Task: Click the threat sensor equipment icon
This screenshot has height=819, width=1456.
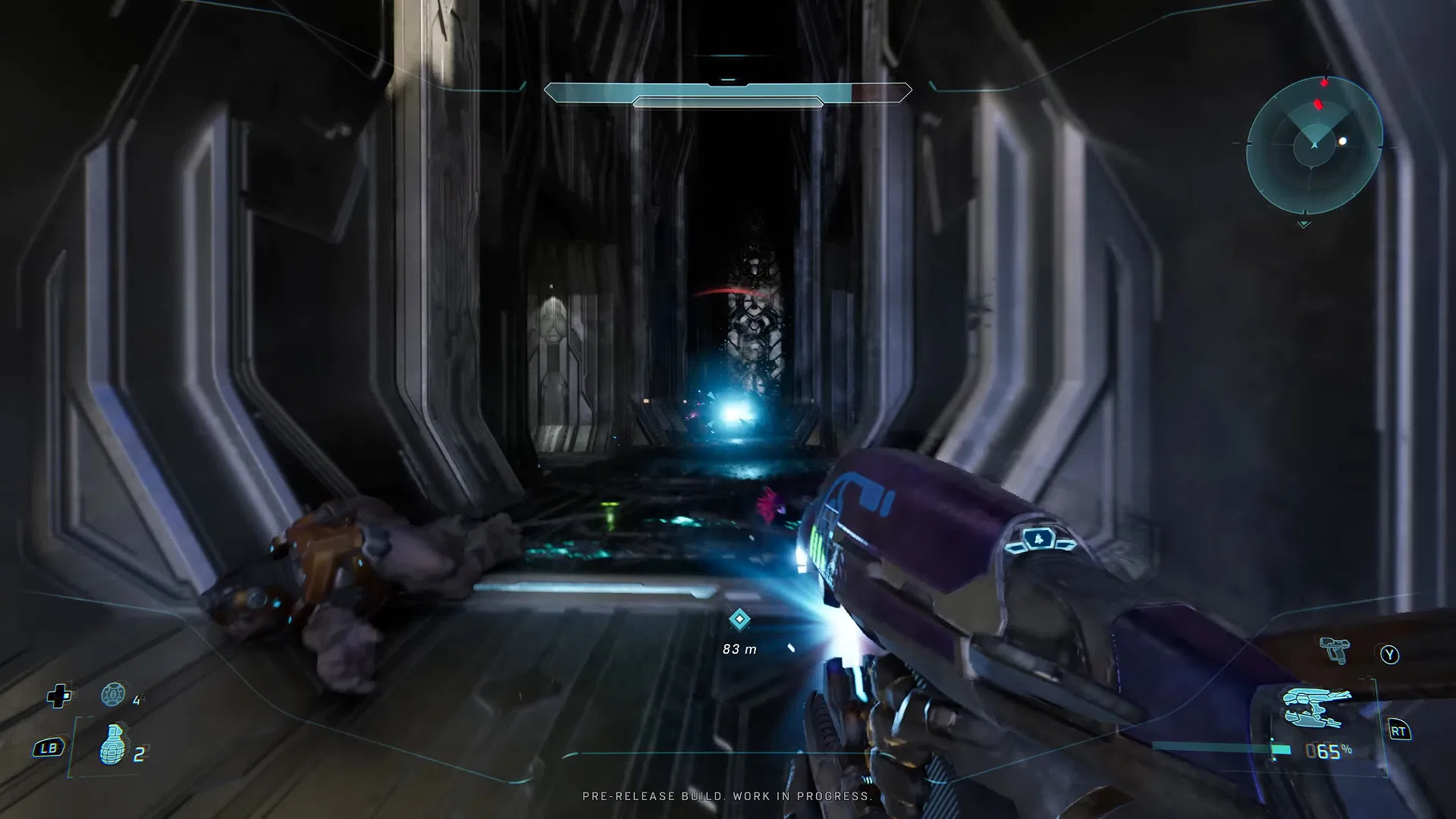Action: tap(111, 695)
